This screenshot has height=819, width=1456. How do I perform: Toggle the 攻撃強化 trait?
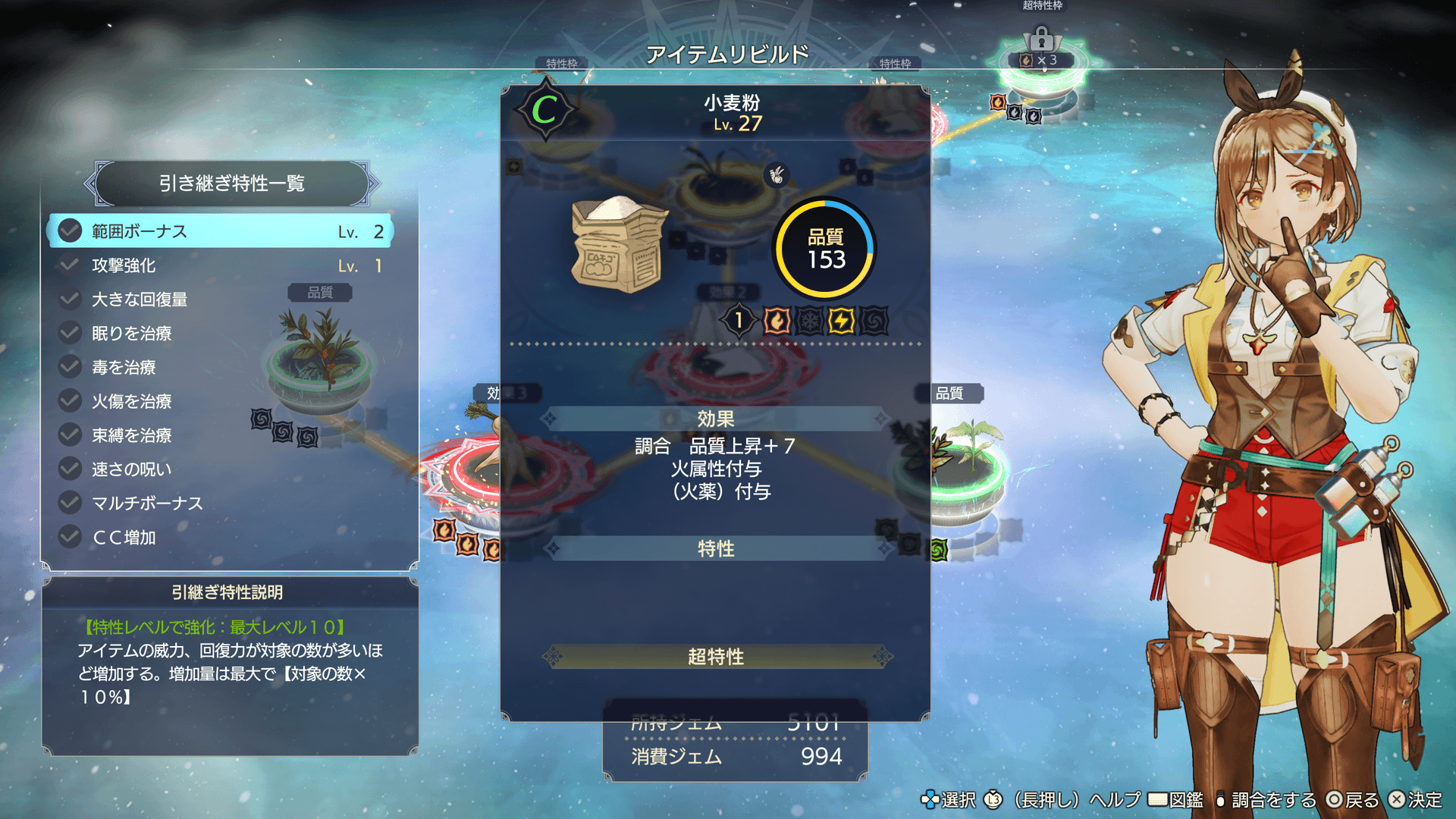click(220, 265)
